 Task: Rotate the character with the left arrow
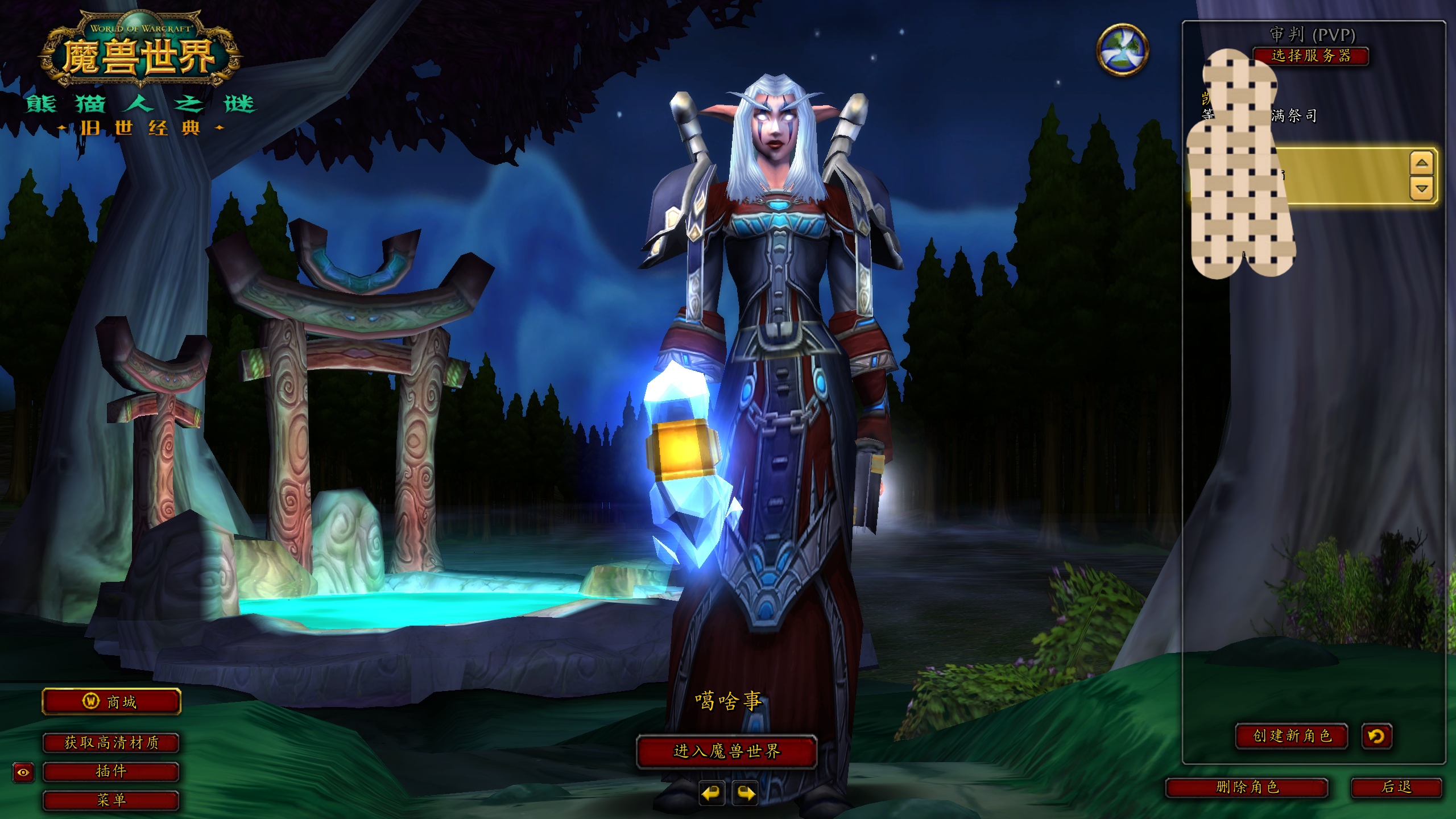pyautogui.click(x=711, y=793)
